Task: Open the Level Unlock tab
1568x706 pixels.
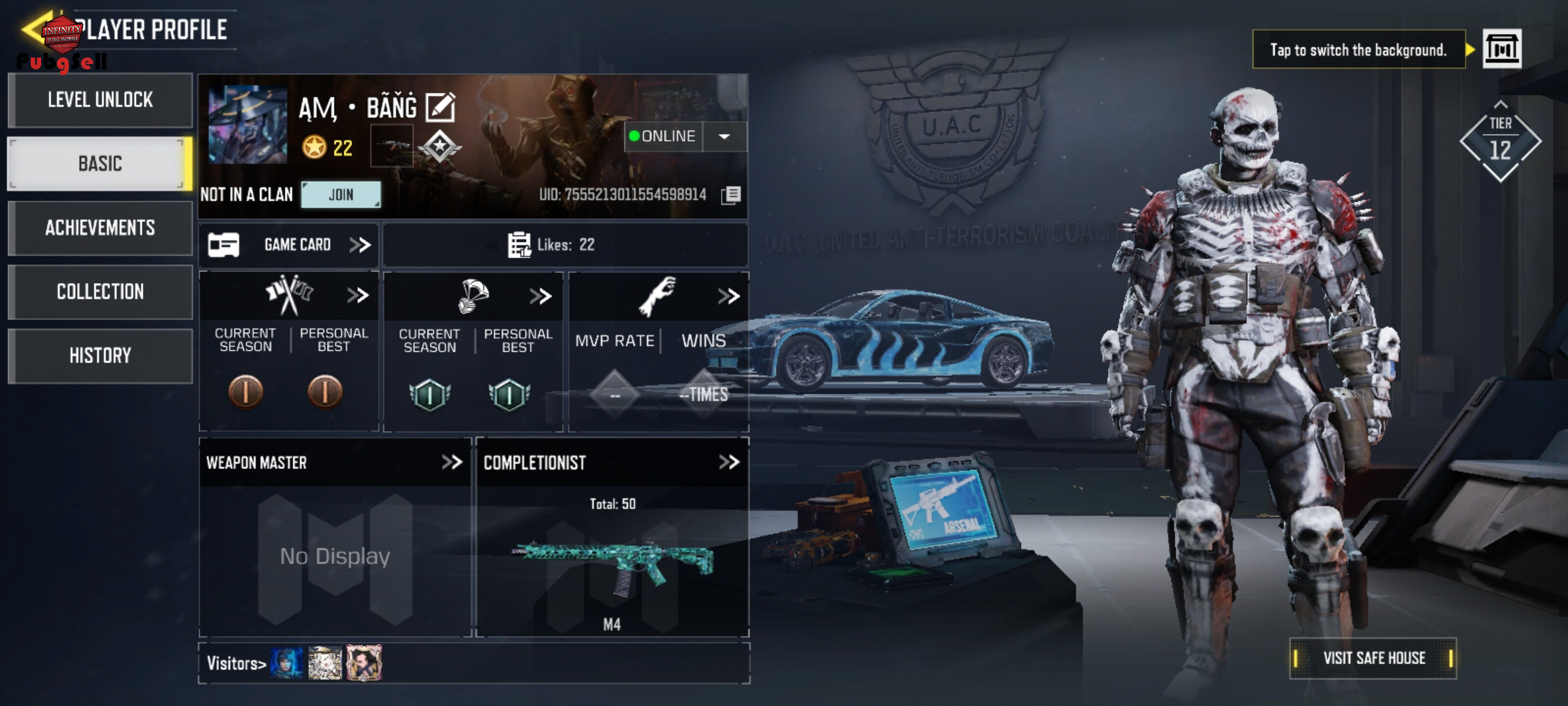Action: 100,100
